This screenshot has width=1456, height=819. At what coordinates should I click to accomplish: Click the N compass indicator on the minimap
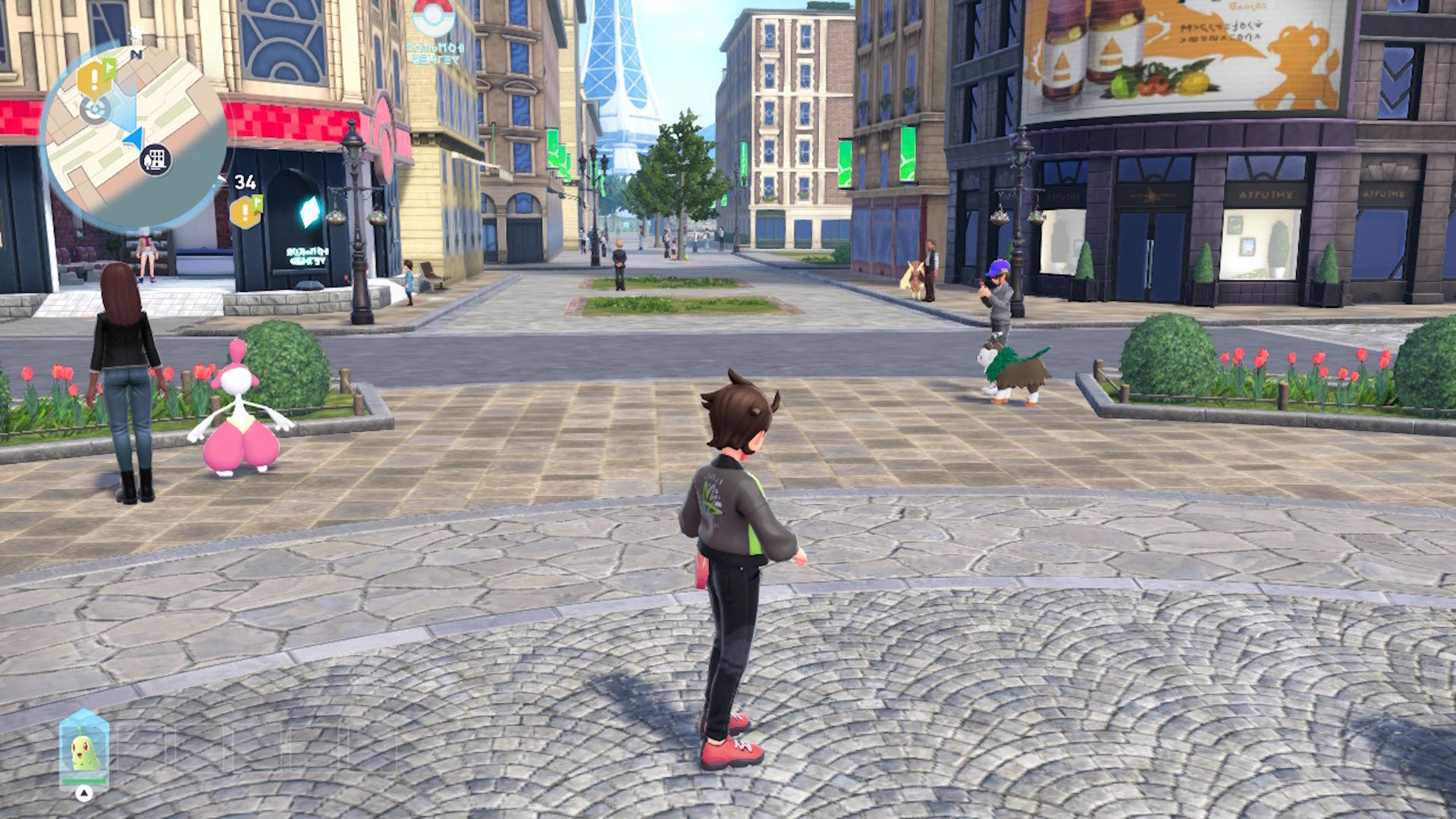click(x=136, y=53)
